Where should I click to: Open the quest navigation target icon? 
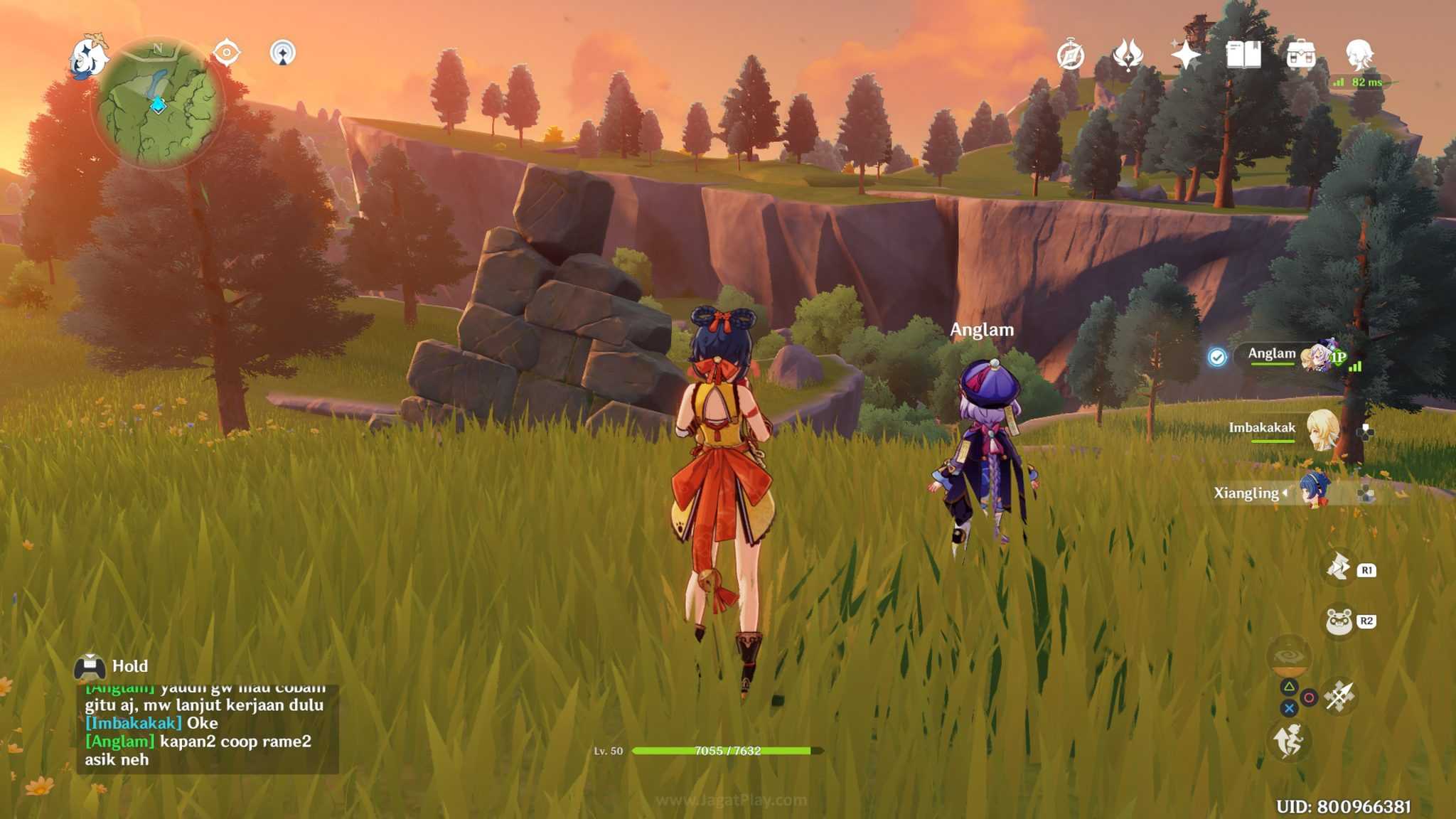click(x=227, y=53)
